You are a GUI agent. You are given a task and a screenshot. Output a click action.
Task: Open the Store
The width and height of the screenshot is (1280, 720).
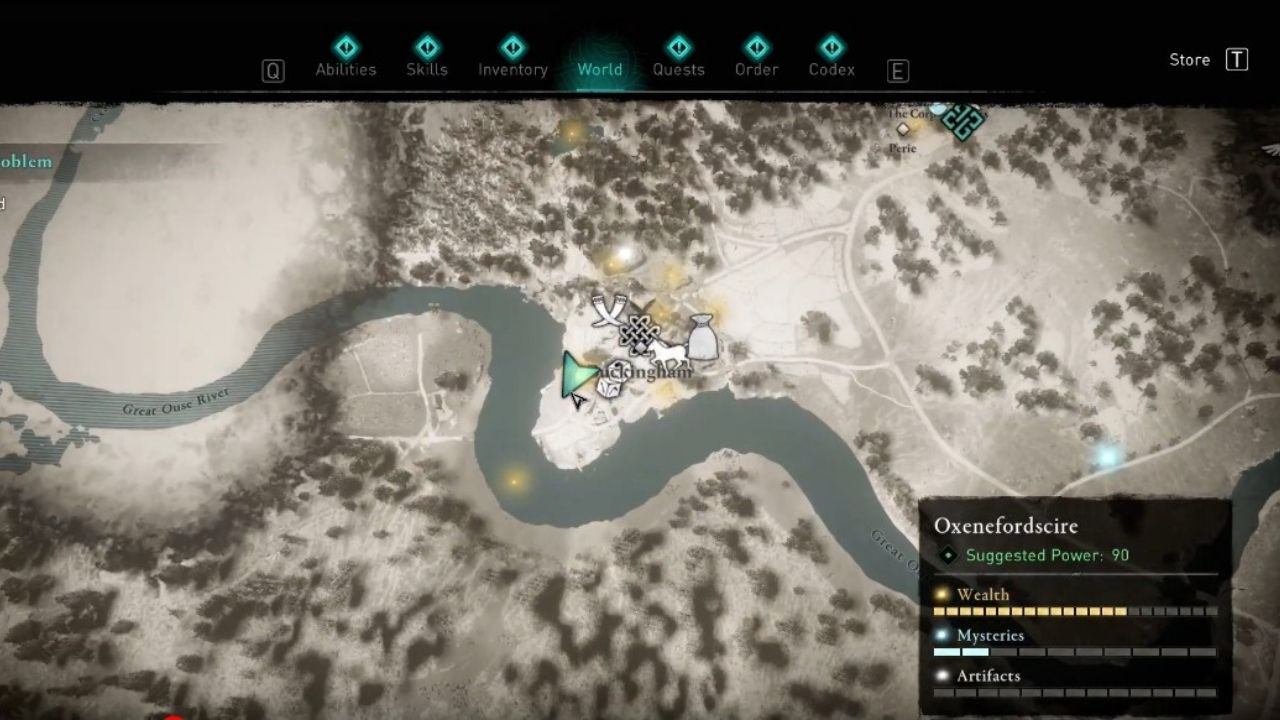tap(1189, 59)
